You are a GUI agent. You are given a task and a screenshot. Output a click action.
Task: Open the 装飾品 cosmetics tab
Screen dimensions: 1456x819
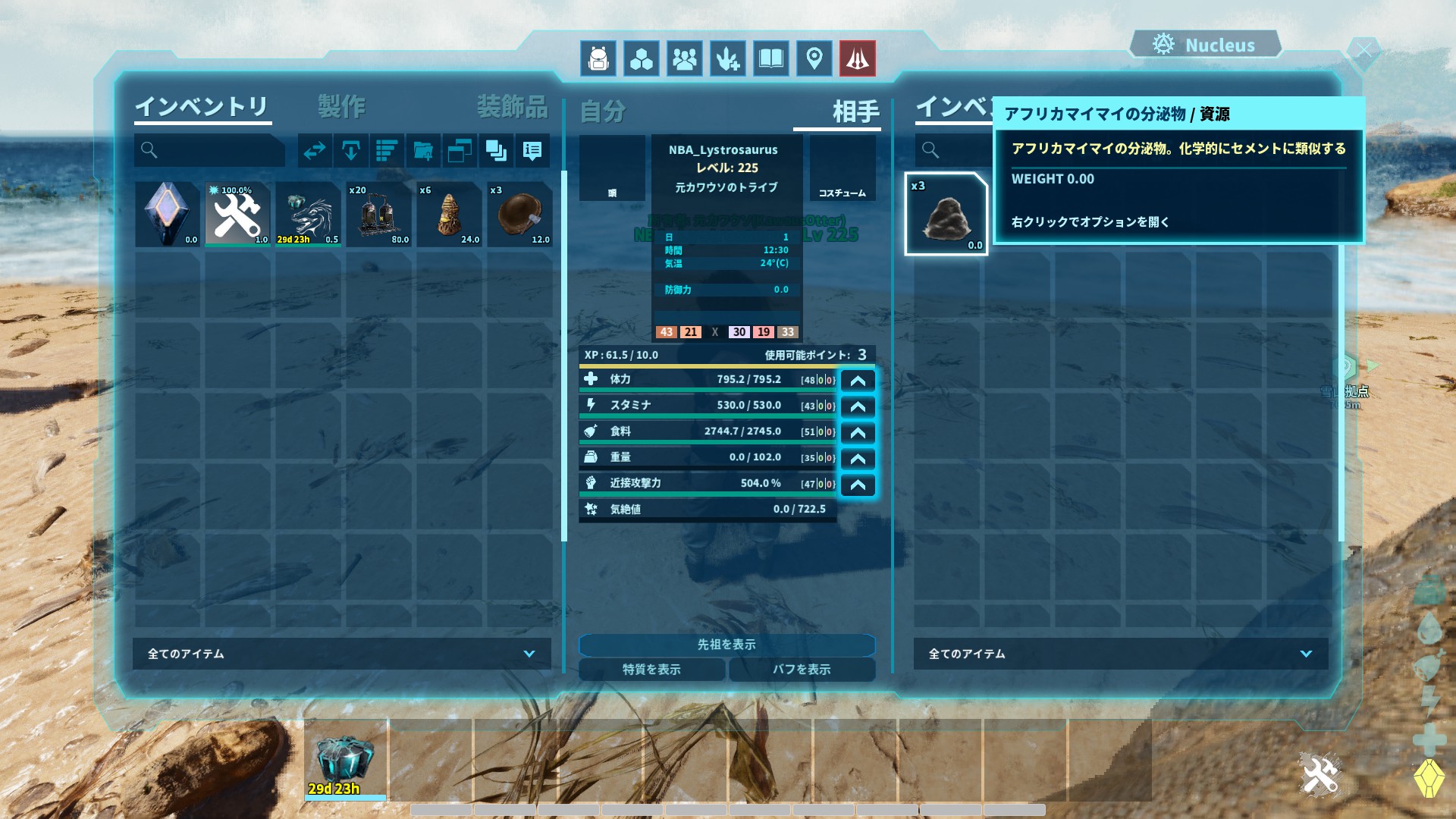512,107
